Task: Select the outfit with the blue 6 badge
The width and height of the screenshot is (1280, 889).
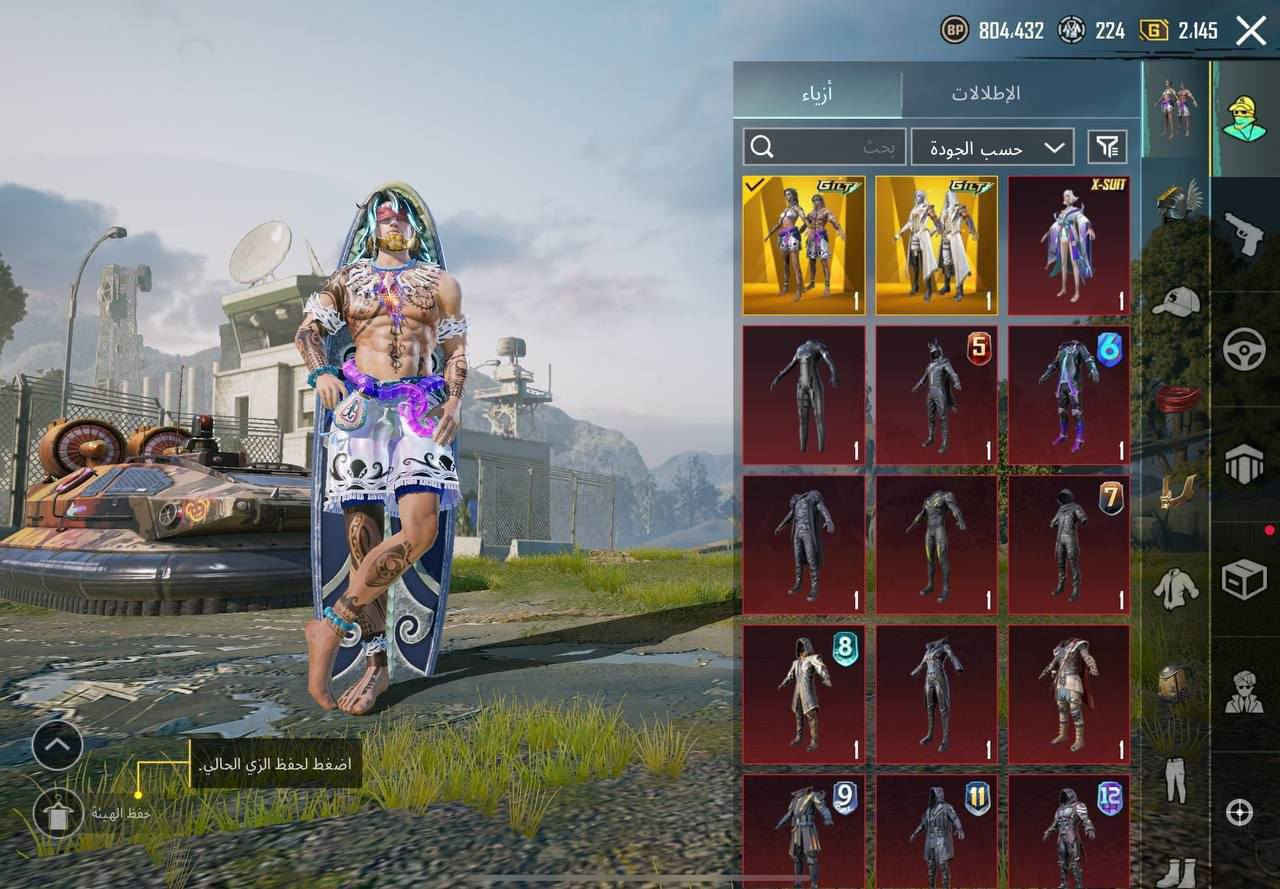Action: [x=1069, y=395]
